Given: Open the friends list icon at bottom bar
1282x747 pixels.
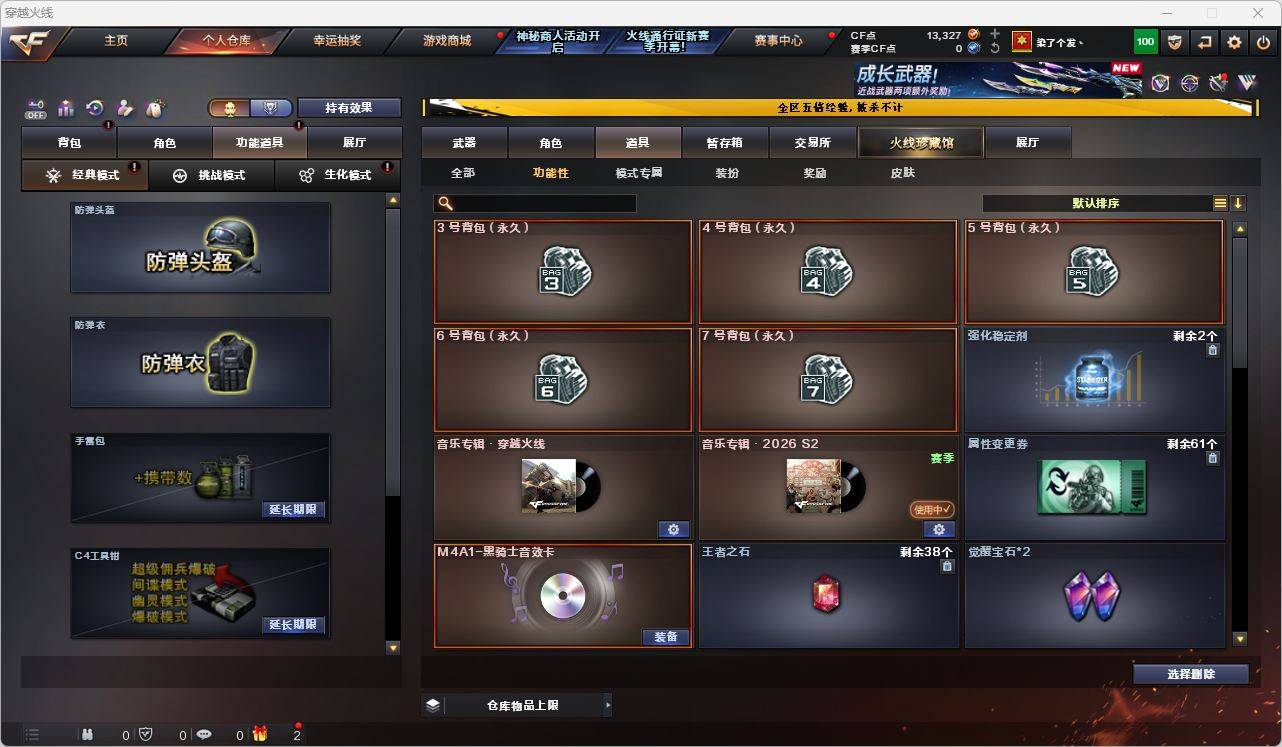Looking at the screenshot, I should coord(87,733).
